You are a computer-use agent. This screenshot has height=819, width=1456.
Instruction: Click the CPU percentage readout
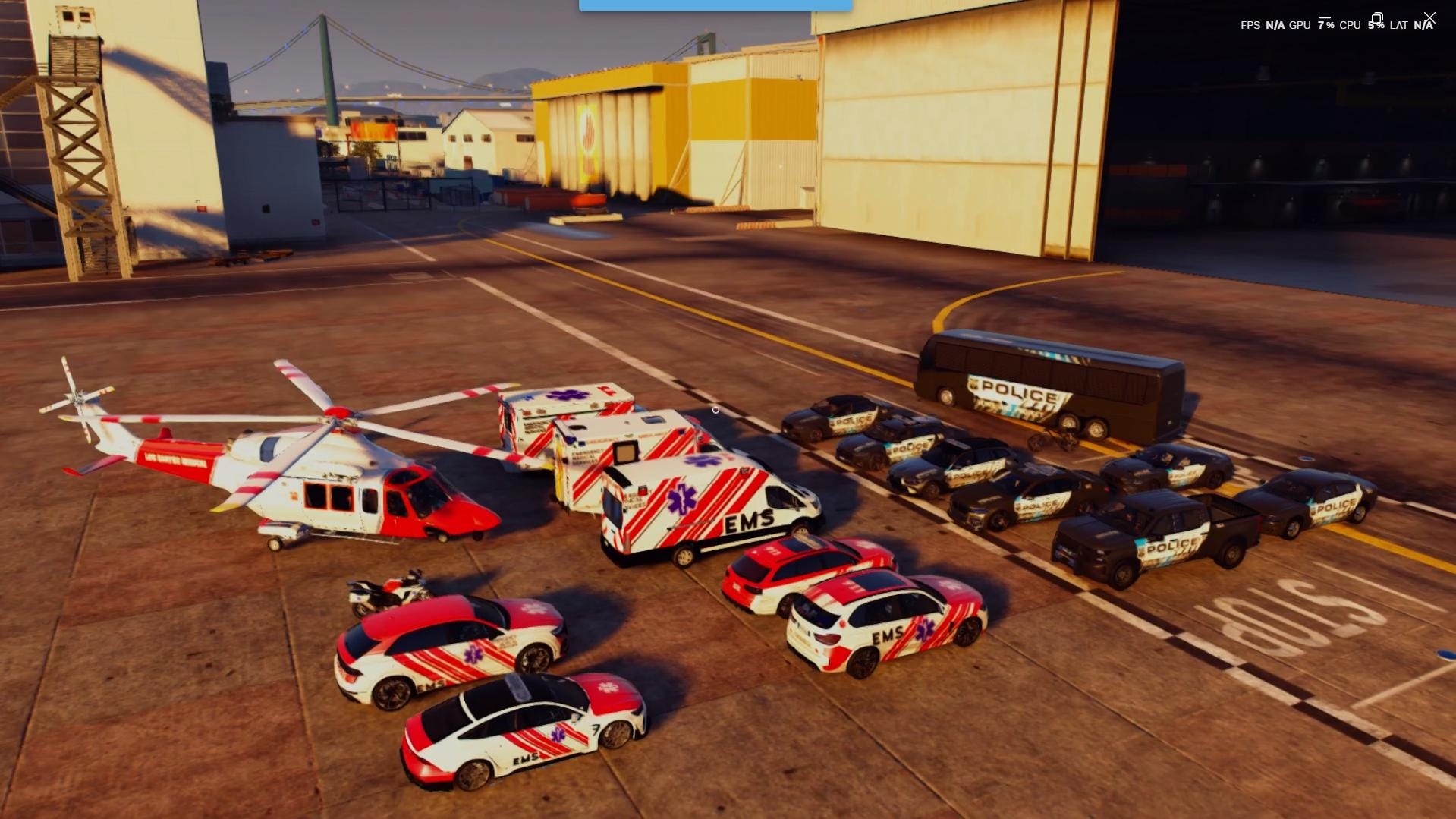pos(1376,25)
